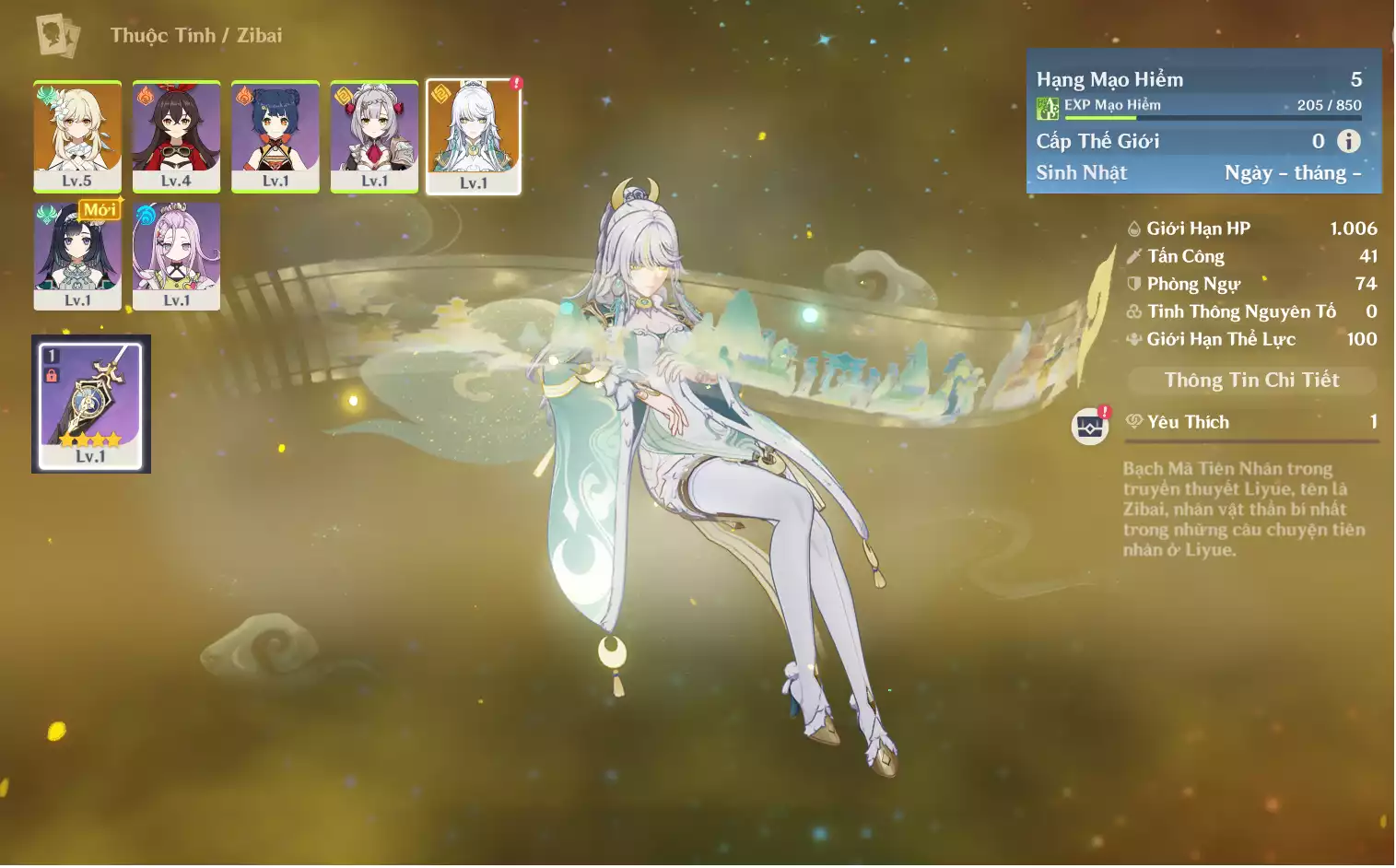Screen dimensions: 1396x868
Task: Select Lumine's Lv.5 character portrait
Action: pyautogui.click(x=77, y=135)
